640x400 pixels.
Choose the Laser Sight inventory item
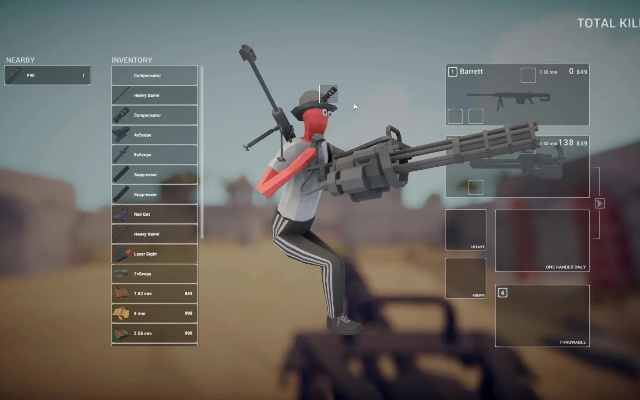[154, 254]
